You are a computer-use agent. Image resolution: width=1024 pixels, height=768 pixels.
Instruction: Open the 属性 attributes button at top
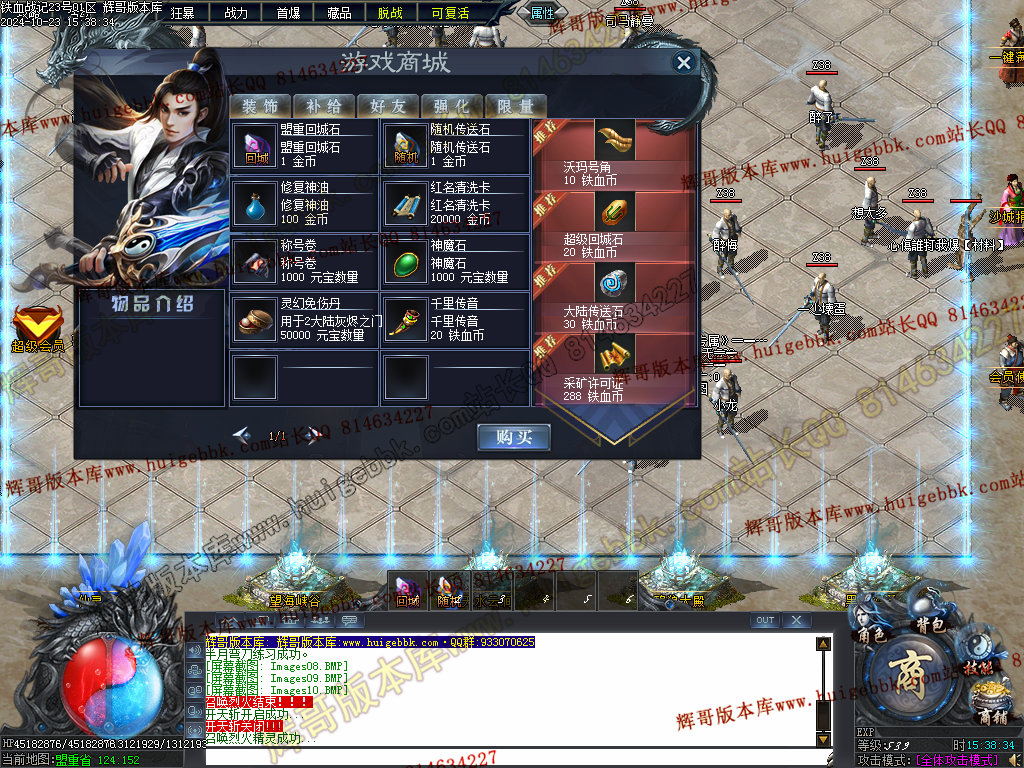[x=543, y=13]
